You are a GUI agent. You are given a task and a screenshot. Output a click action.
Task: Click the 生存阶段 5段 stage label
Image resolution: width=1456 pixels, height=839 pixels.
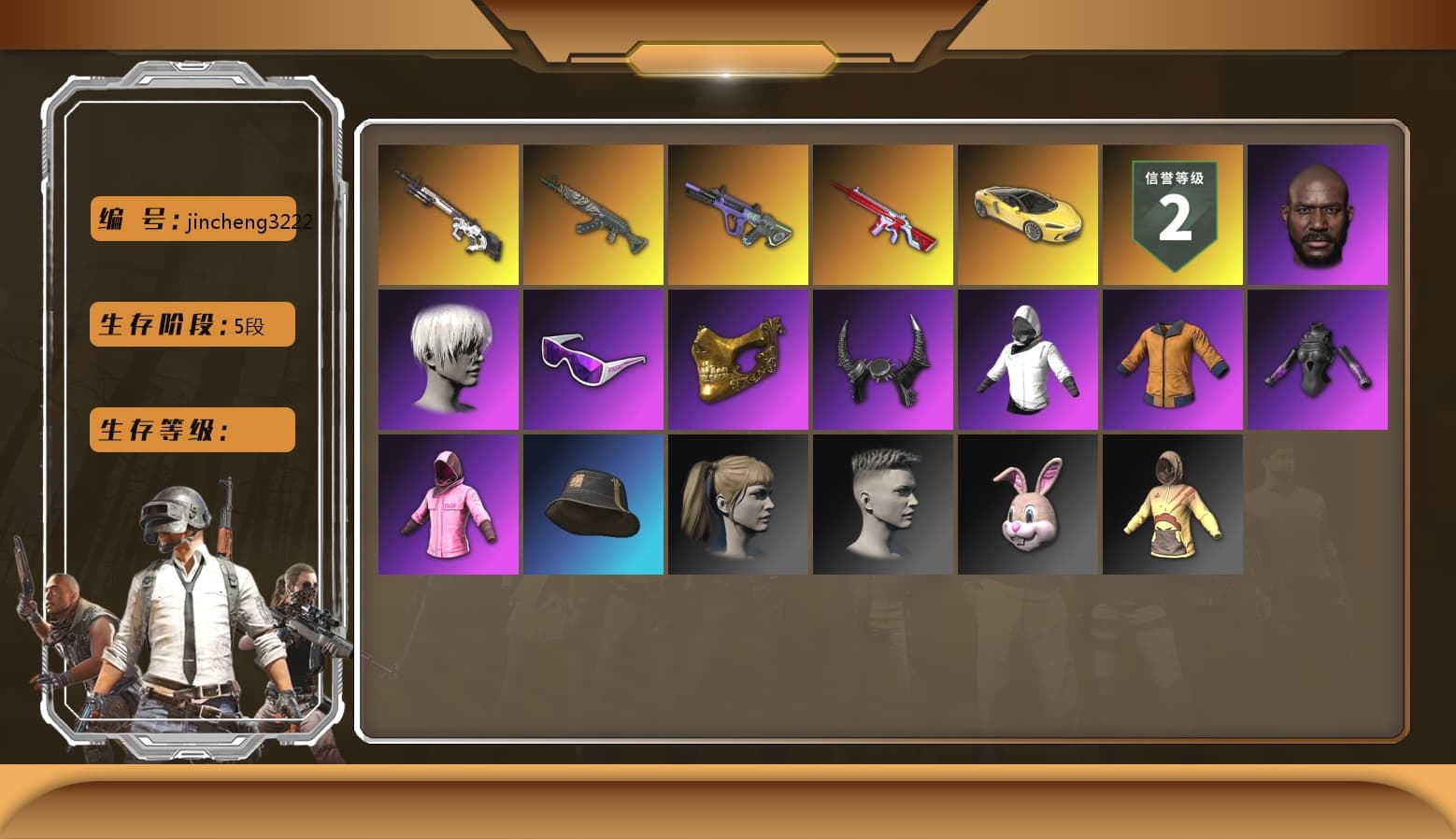click(192, 324)
